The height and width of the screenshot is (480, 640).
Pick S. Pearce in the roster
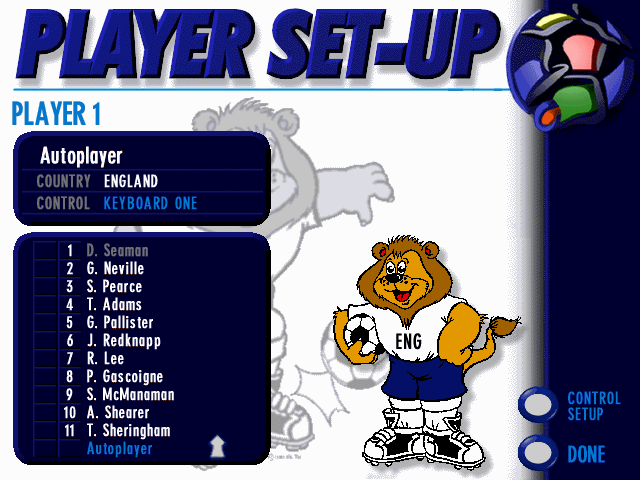point(114,287)
